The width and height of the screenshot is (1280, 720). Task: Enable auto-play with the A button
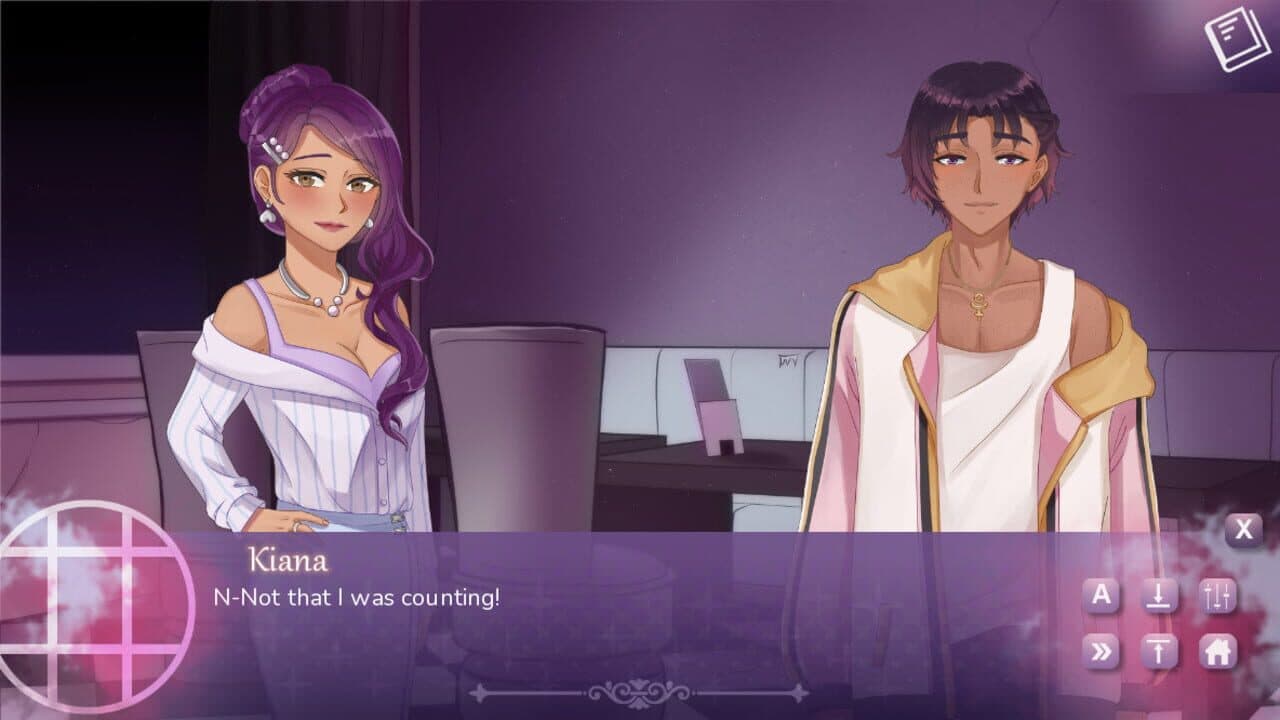tap(1102, 595)
